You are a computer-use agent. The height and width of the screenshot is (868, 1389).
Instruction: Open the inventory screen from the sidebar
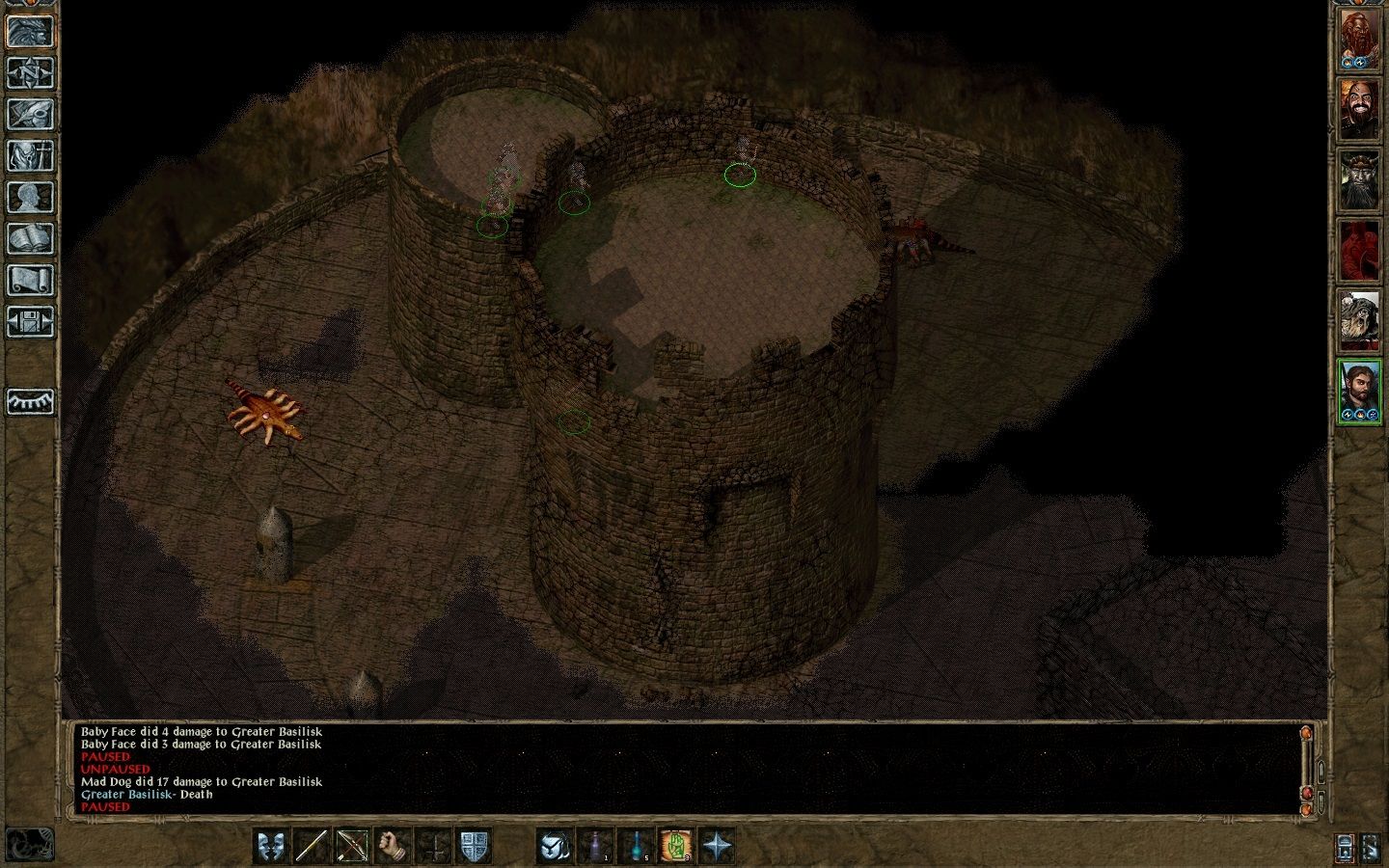[30, 155]
